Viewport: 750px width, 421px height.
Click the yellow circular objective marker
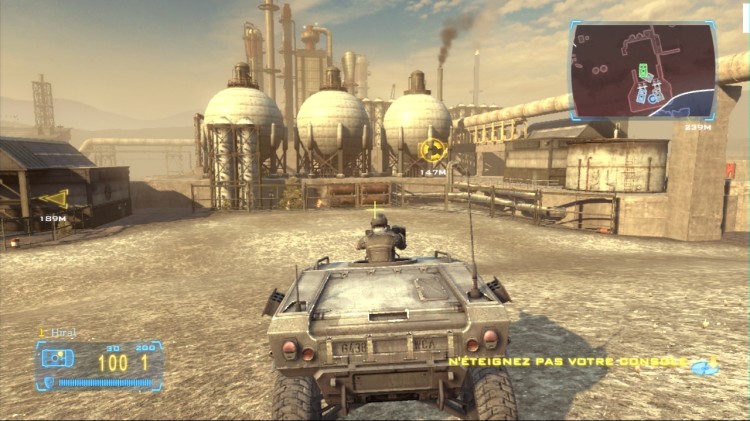pyautogui.click(x=433, y=150)
